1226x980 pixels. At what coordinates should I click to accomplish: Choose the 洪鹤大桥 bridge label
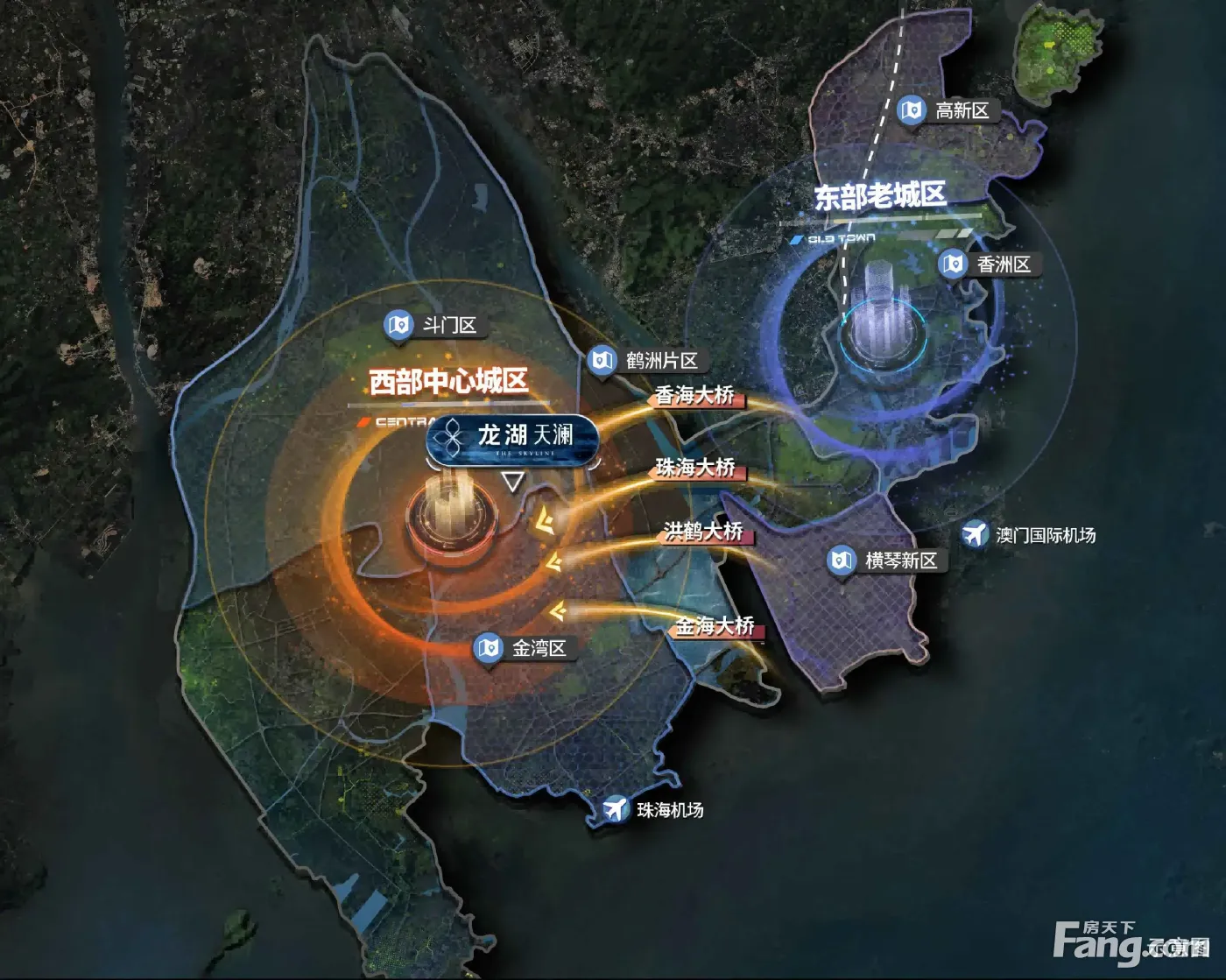[x=704, y=532]
